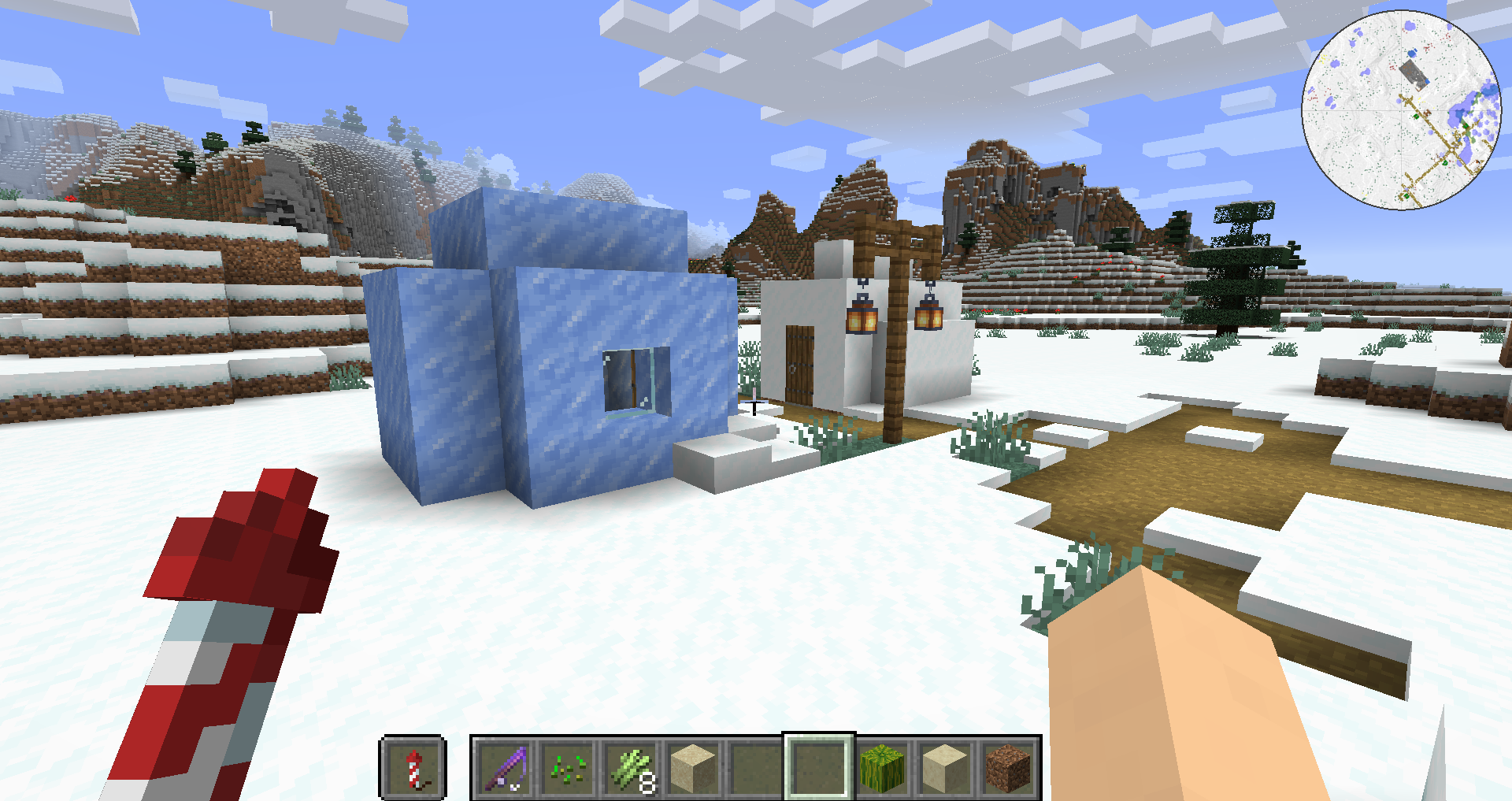The image size is (1512, 801).
Task: Select the enchanted fishing rod slot
Action: (x=505, y=768)
